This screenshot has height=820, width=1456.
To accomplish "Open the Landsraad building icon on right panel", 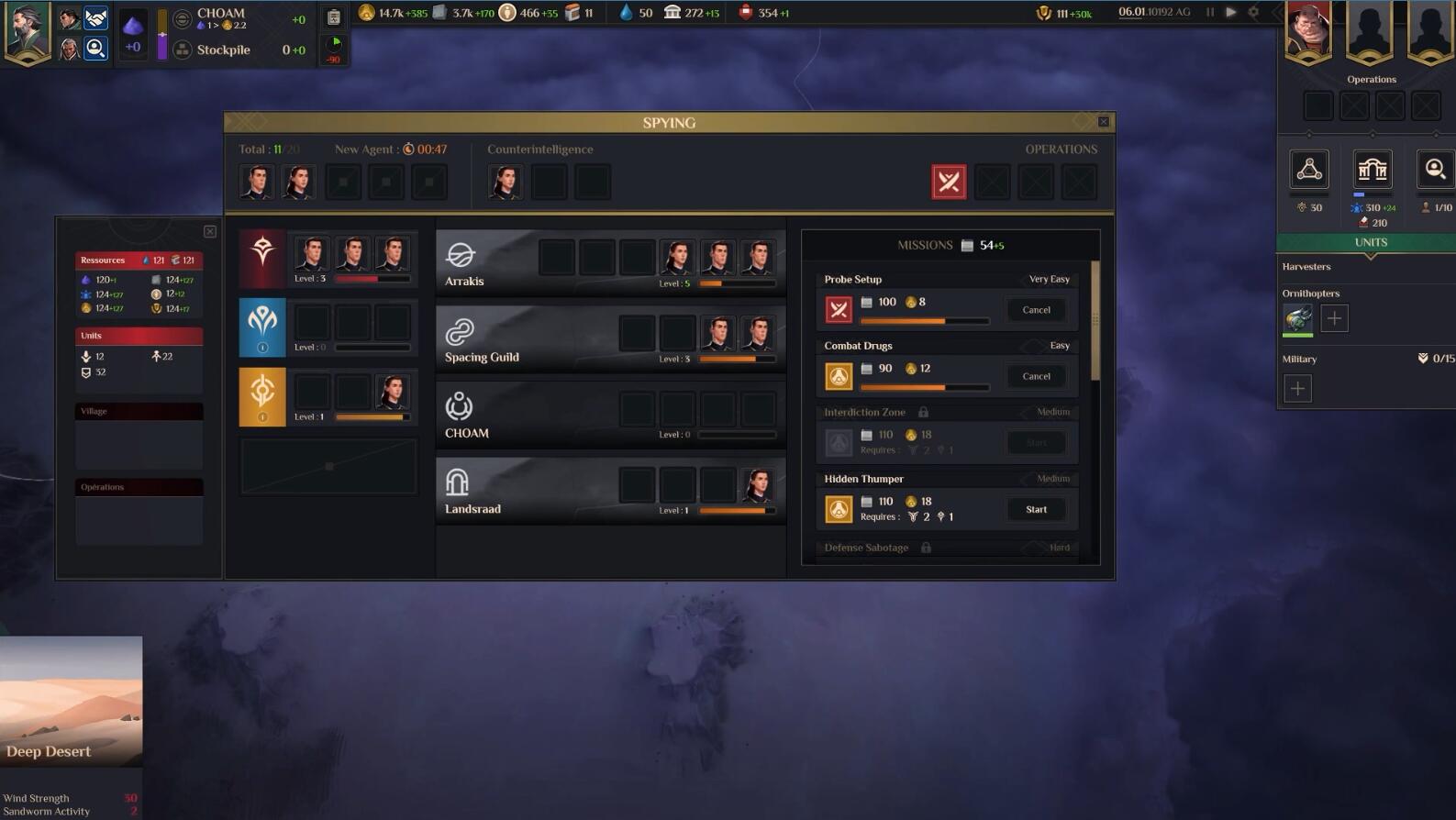I will (1372, 170).
